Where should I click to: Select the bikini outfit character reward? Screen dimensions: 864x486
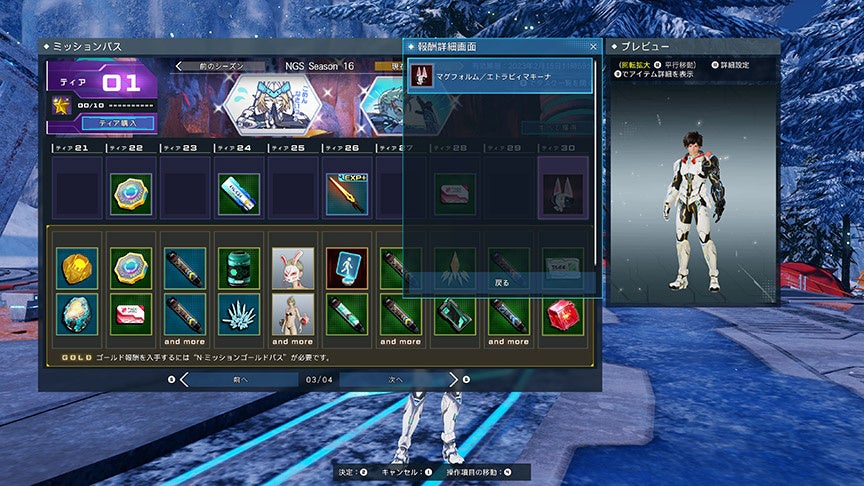(x=293, y=314)
